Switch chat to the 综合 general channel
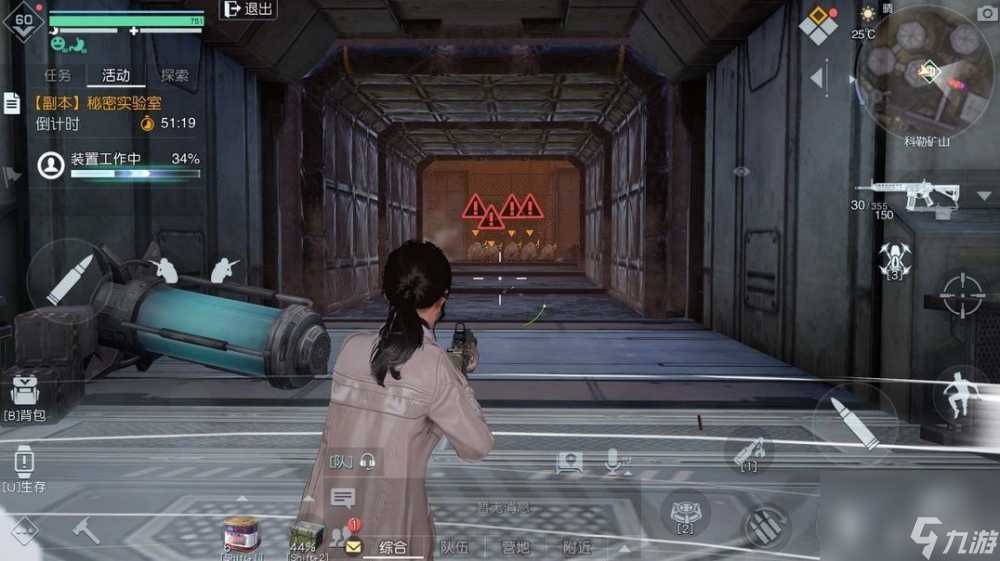 [x=392, y=547]
